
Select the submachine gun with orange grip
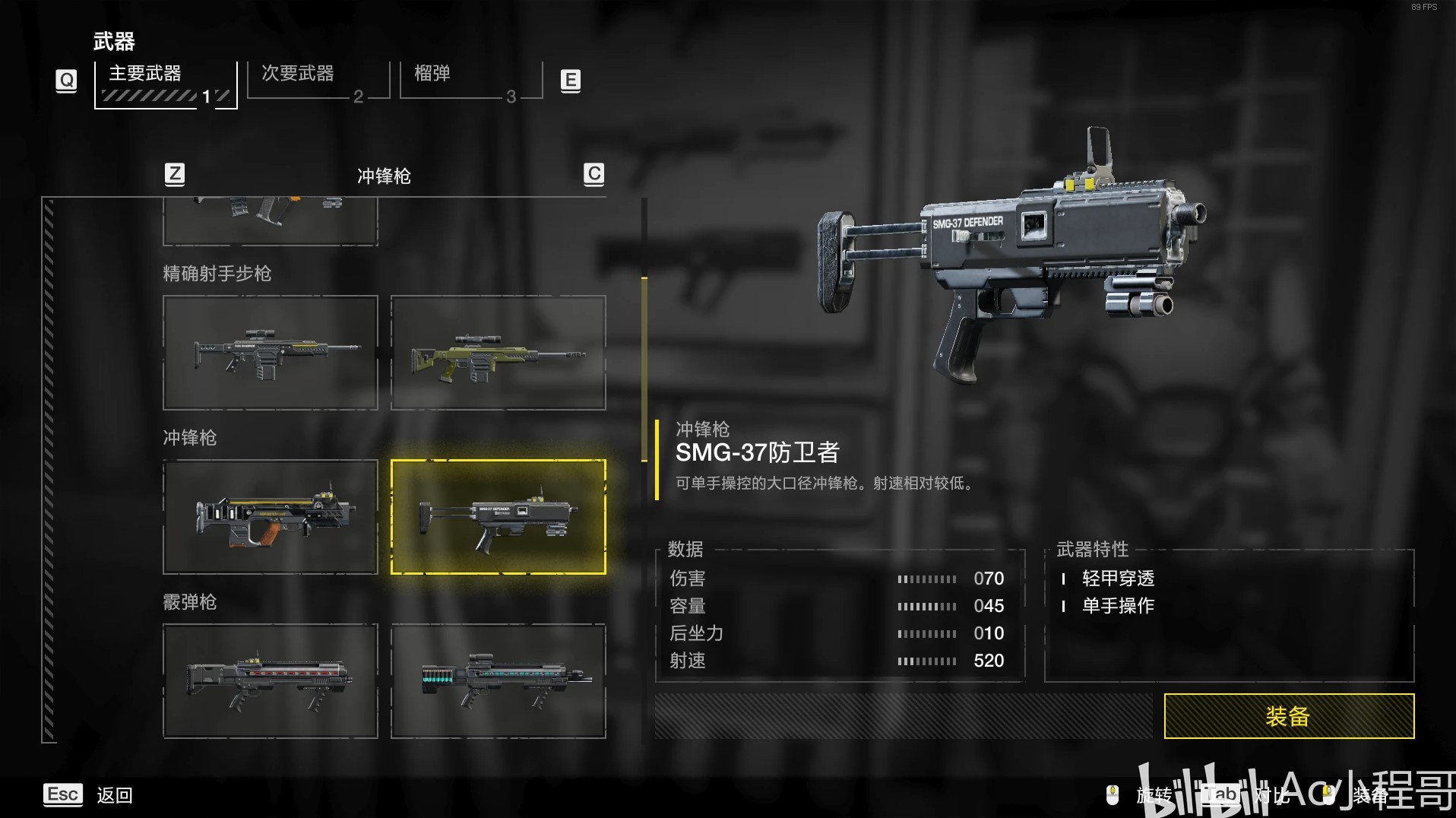pyautogui.click(x=271, y=517)
